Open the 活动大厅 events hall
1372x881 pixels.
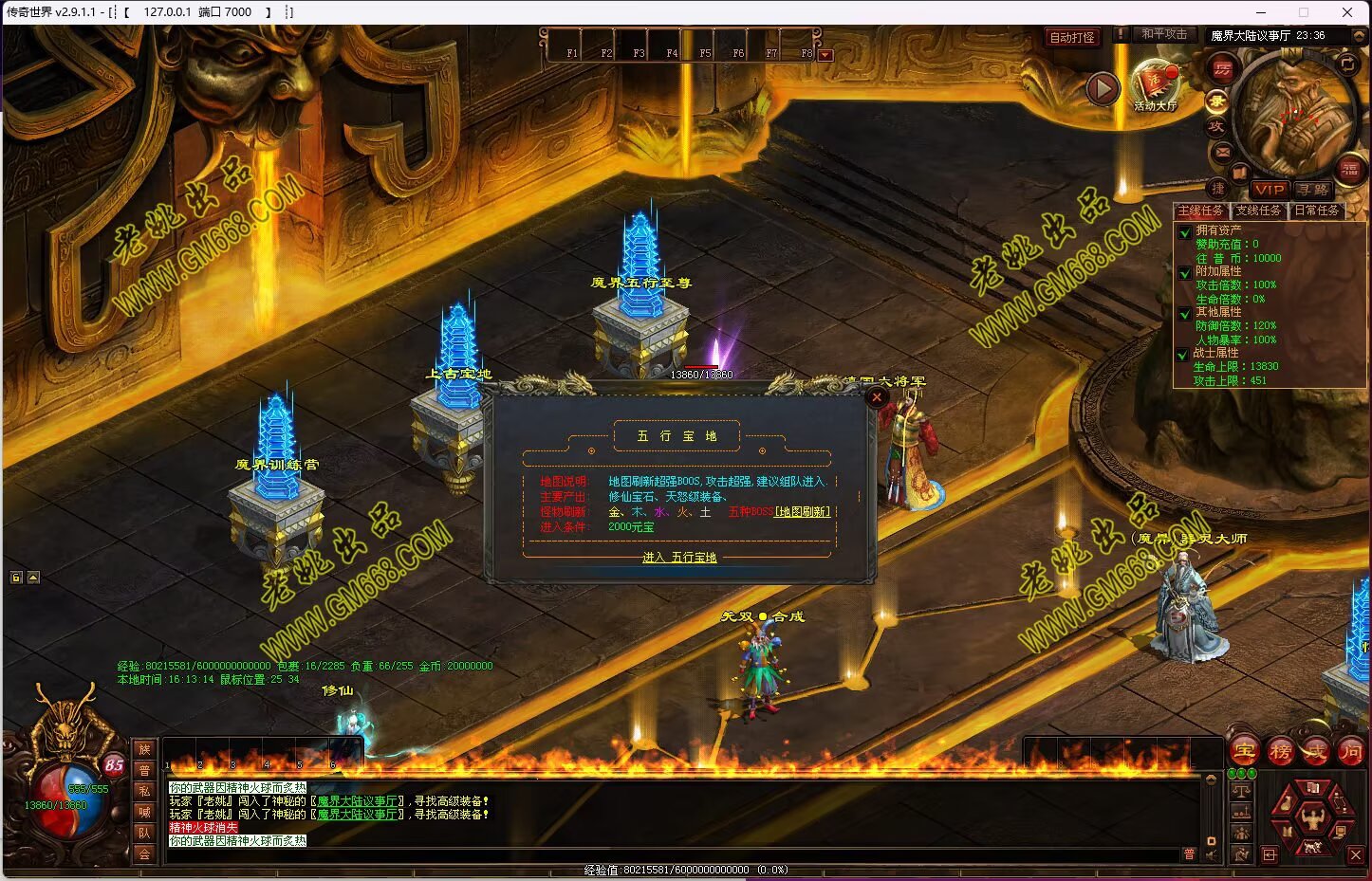[x=1155, y=83]
